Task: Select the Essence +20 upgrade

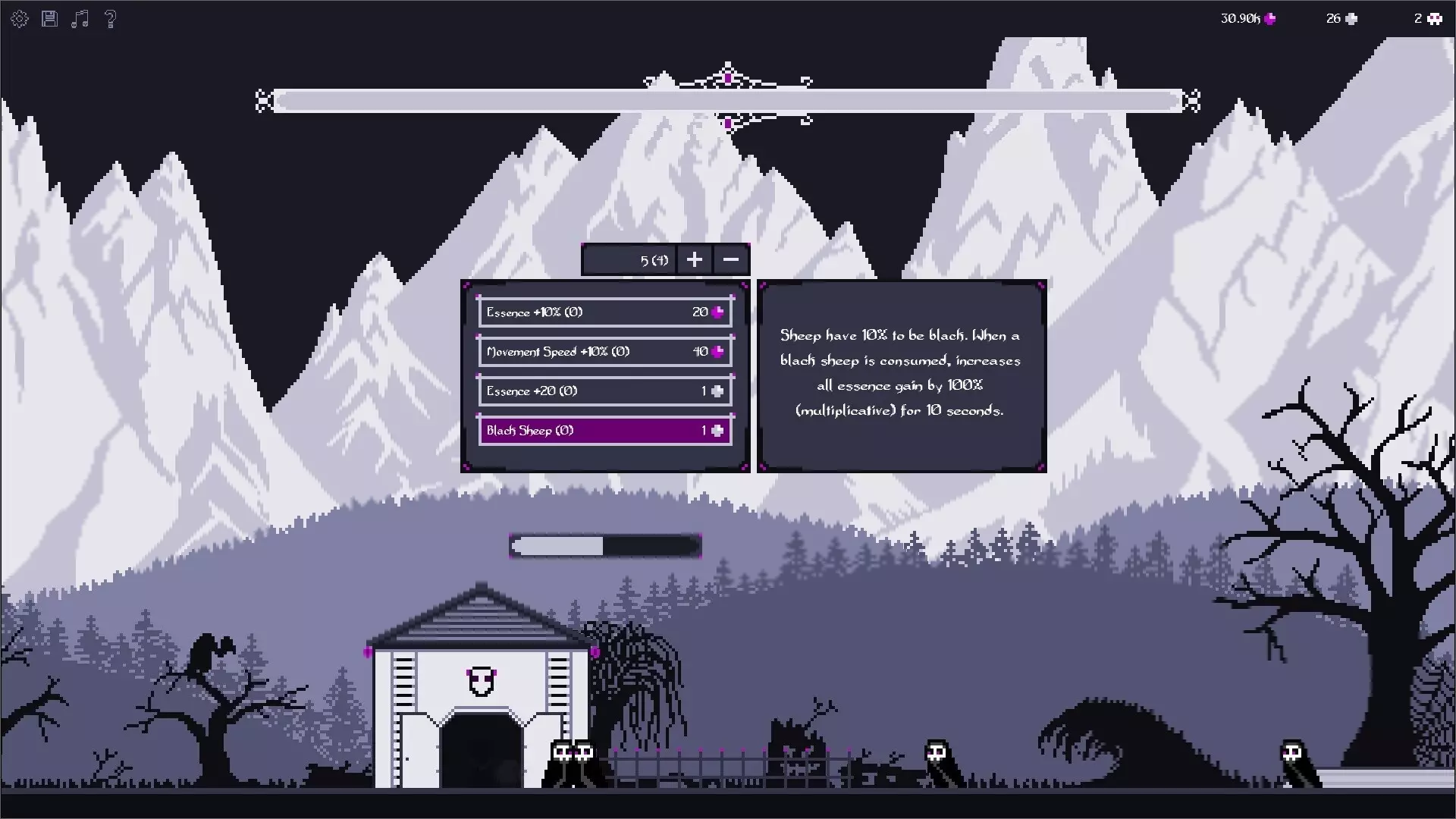Action: 605,391
